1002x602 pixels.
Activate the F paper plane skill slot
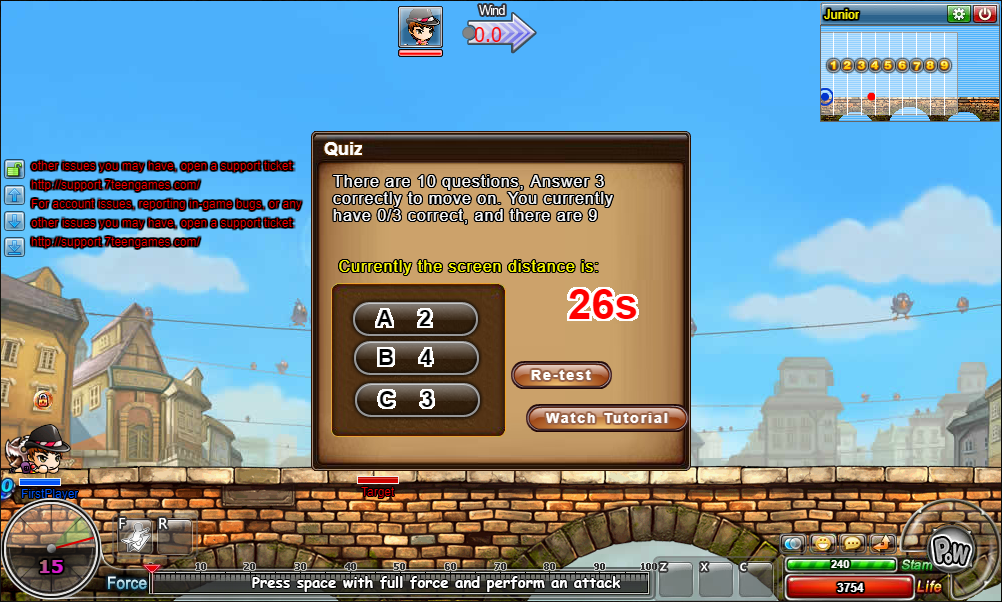click(x=135, y=537)
